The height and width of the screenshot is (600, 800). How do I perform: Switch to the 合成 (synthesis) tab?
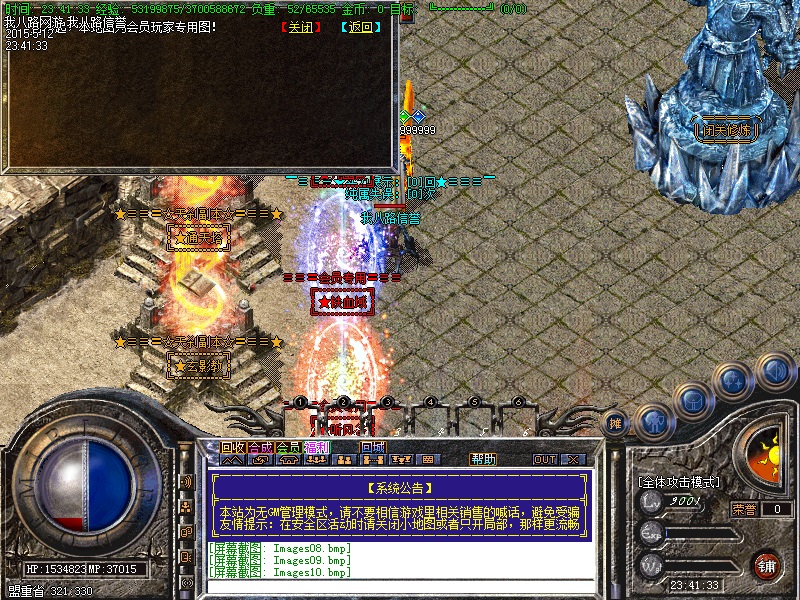coord(261,447)
